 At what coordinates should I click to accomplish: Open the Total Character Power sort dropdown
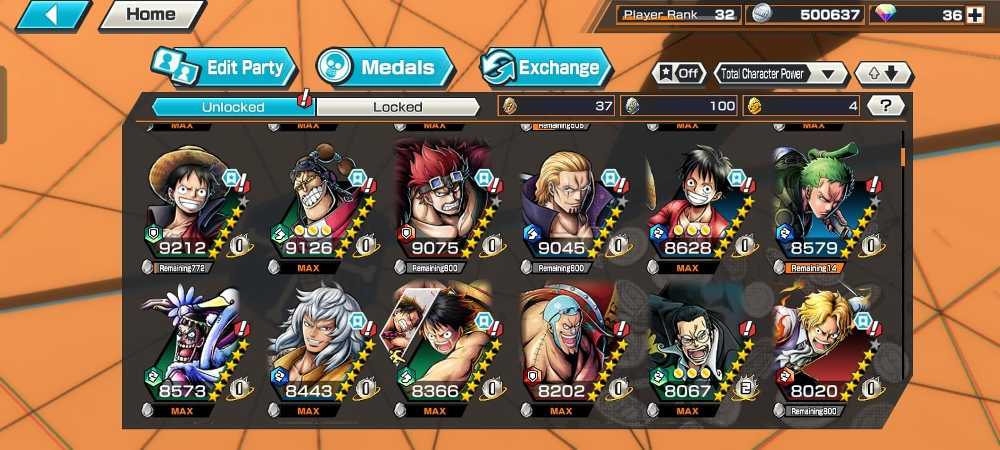(781, 73)
